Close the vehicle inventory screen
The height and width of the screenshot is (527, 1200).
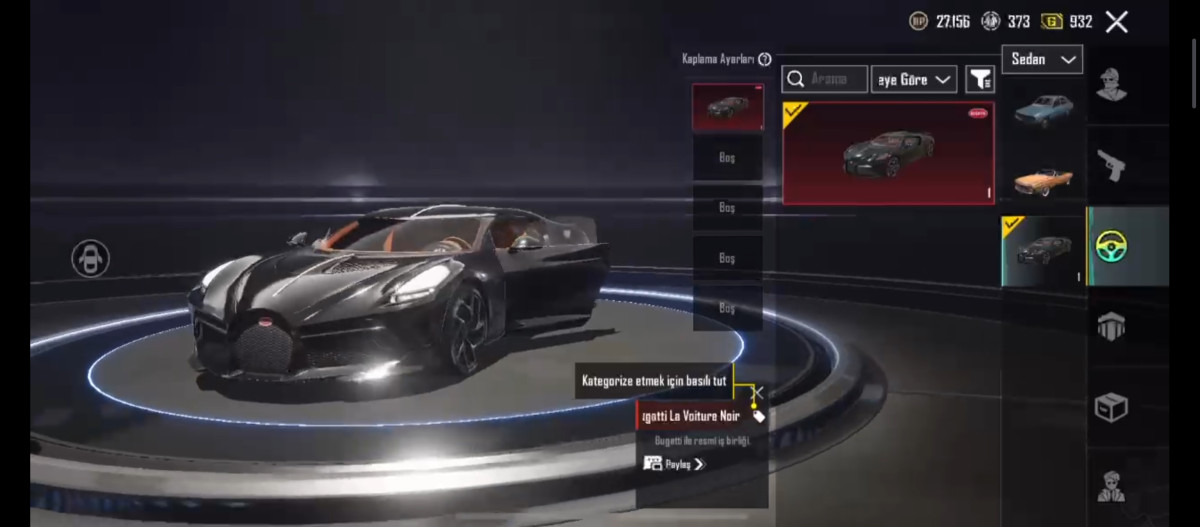point(1116,22)
